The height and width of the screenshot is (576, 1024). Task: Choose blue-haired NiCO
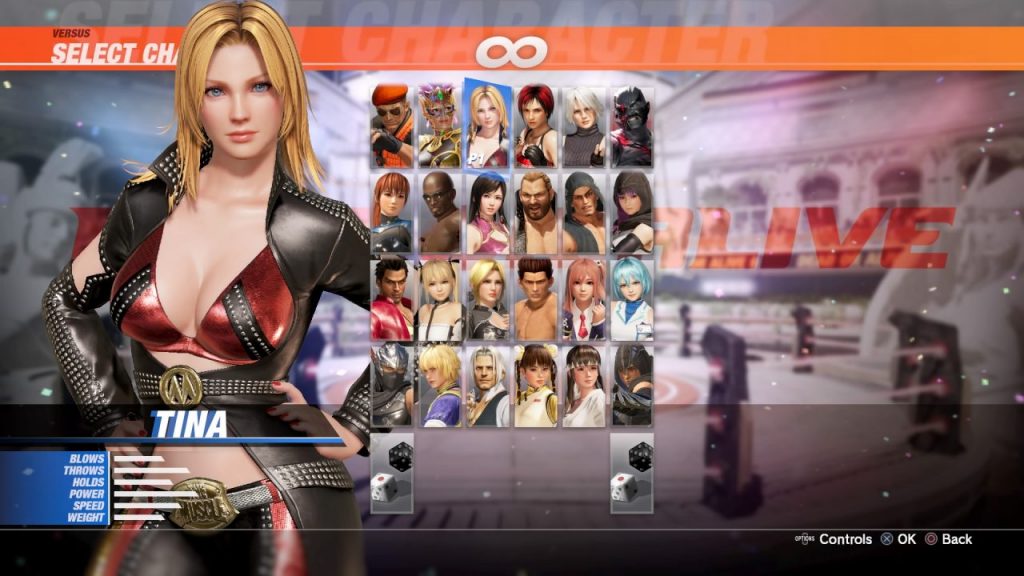click(x=632, y=299)
